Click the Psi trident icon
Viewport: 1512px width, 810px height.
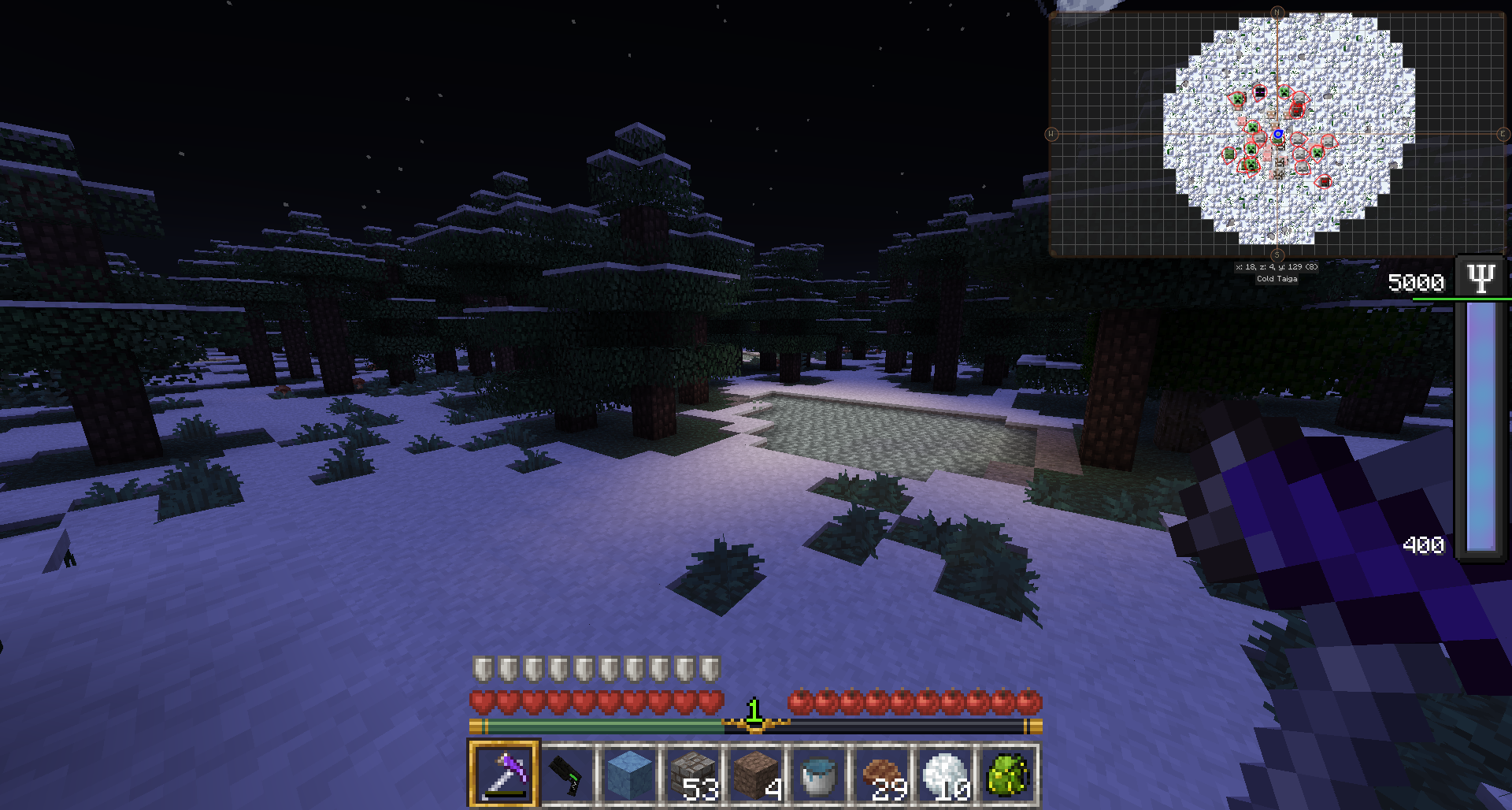[1481, 277]
